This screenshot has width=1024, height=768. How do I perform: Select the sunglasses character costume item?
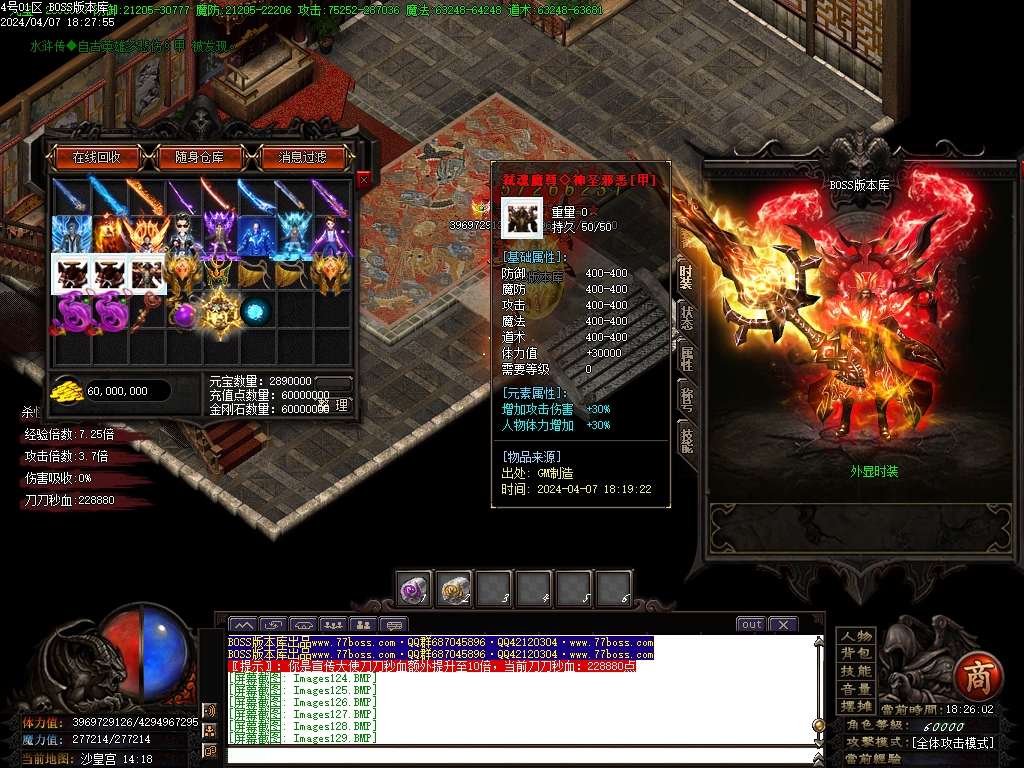(181, 235)
